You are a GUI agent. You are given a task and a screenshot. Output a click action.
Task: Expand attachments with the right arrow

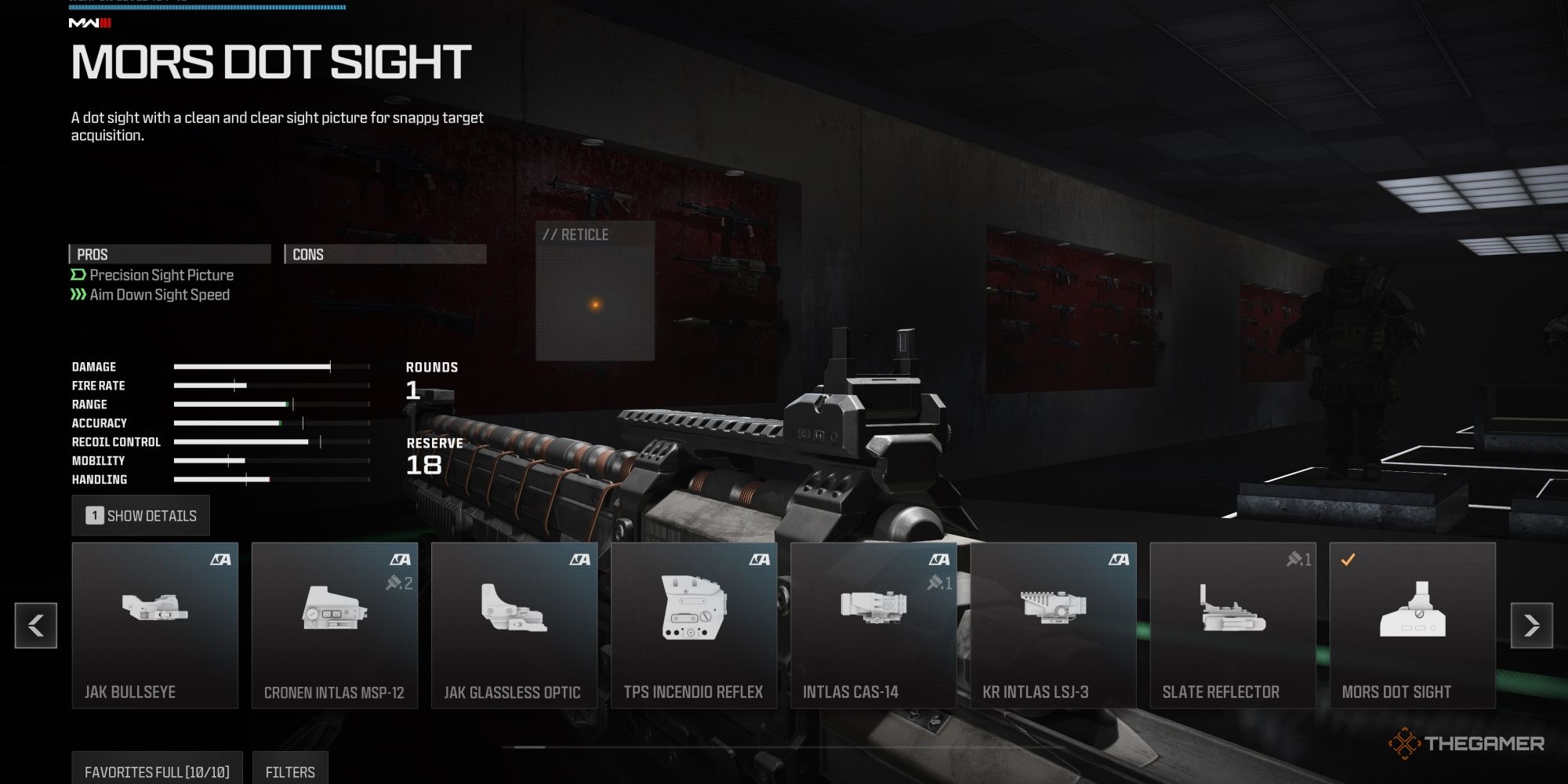coord(1531,626)
